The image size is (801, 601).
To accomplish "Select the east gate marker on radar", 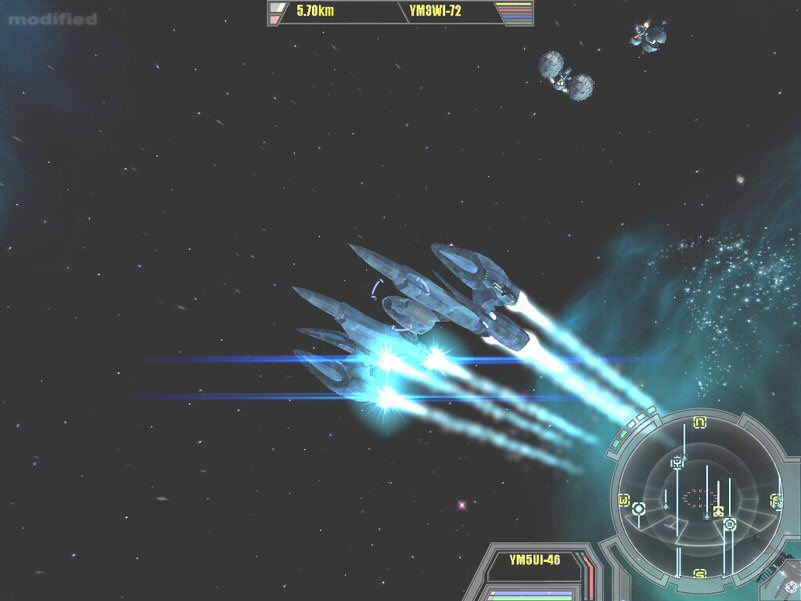I will click(x=776, y=500).
